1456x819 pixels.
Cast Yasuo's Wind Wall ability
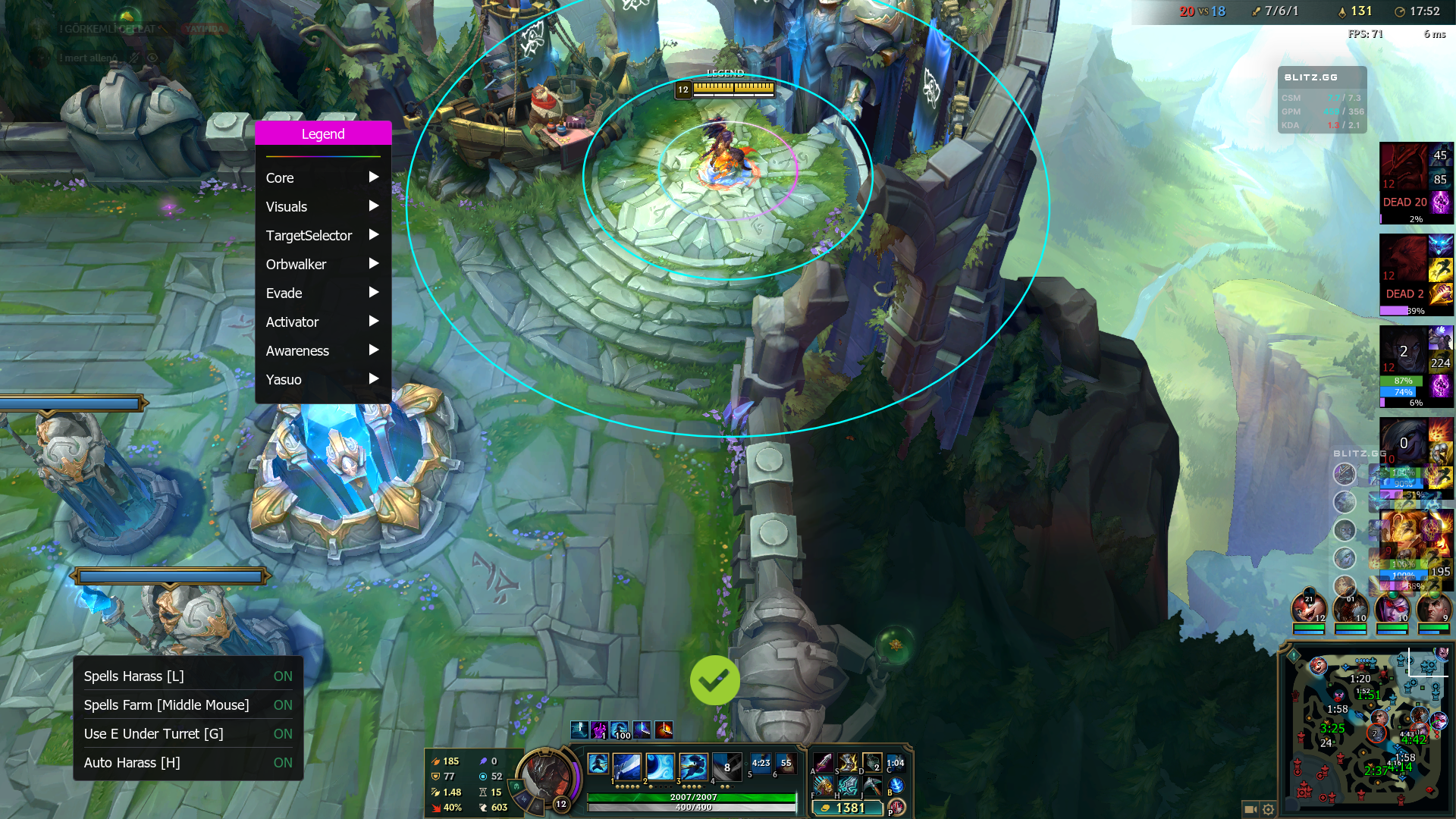click(660, 767)
